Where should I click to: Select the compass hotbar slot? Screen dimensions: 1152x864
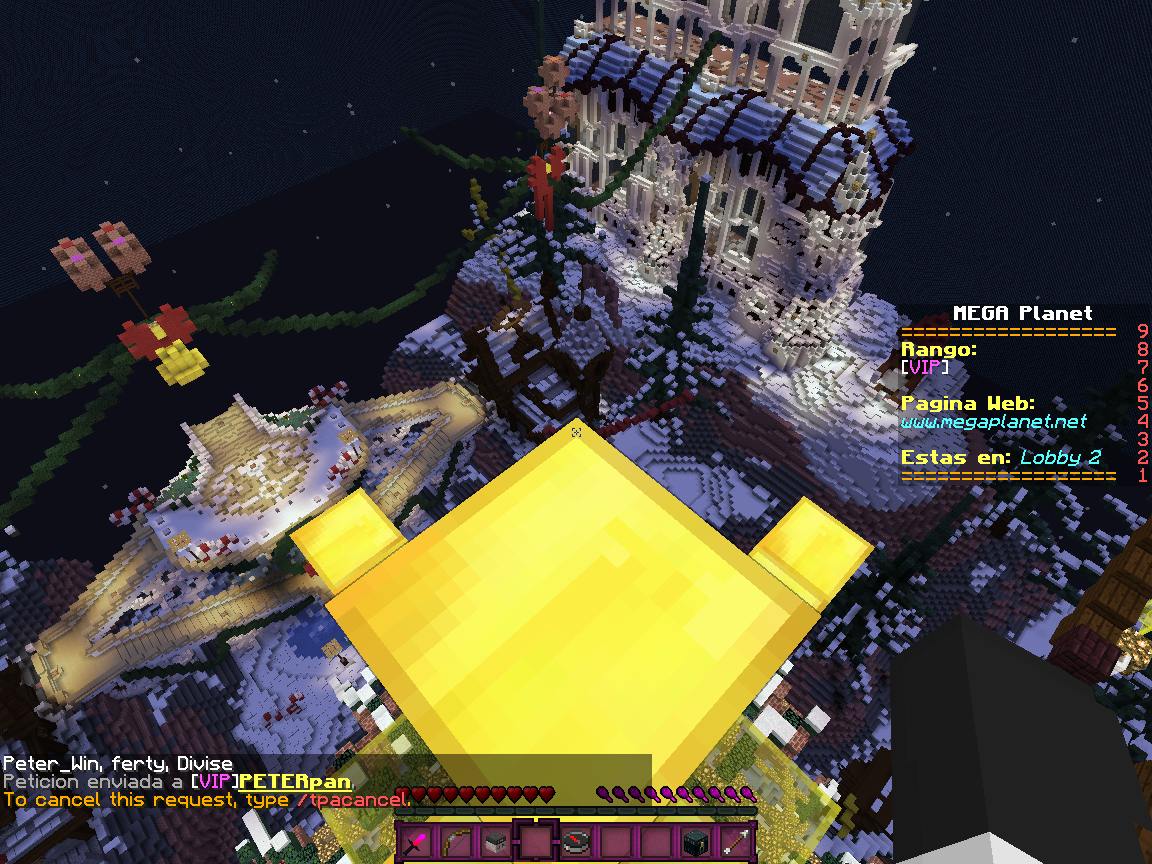tap(575, 842)
